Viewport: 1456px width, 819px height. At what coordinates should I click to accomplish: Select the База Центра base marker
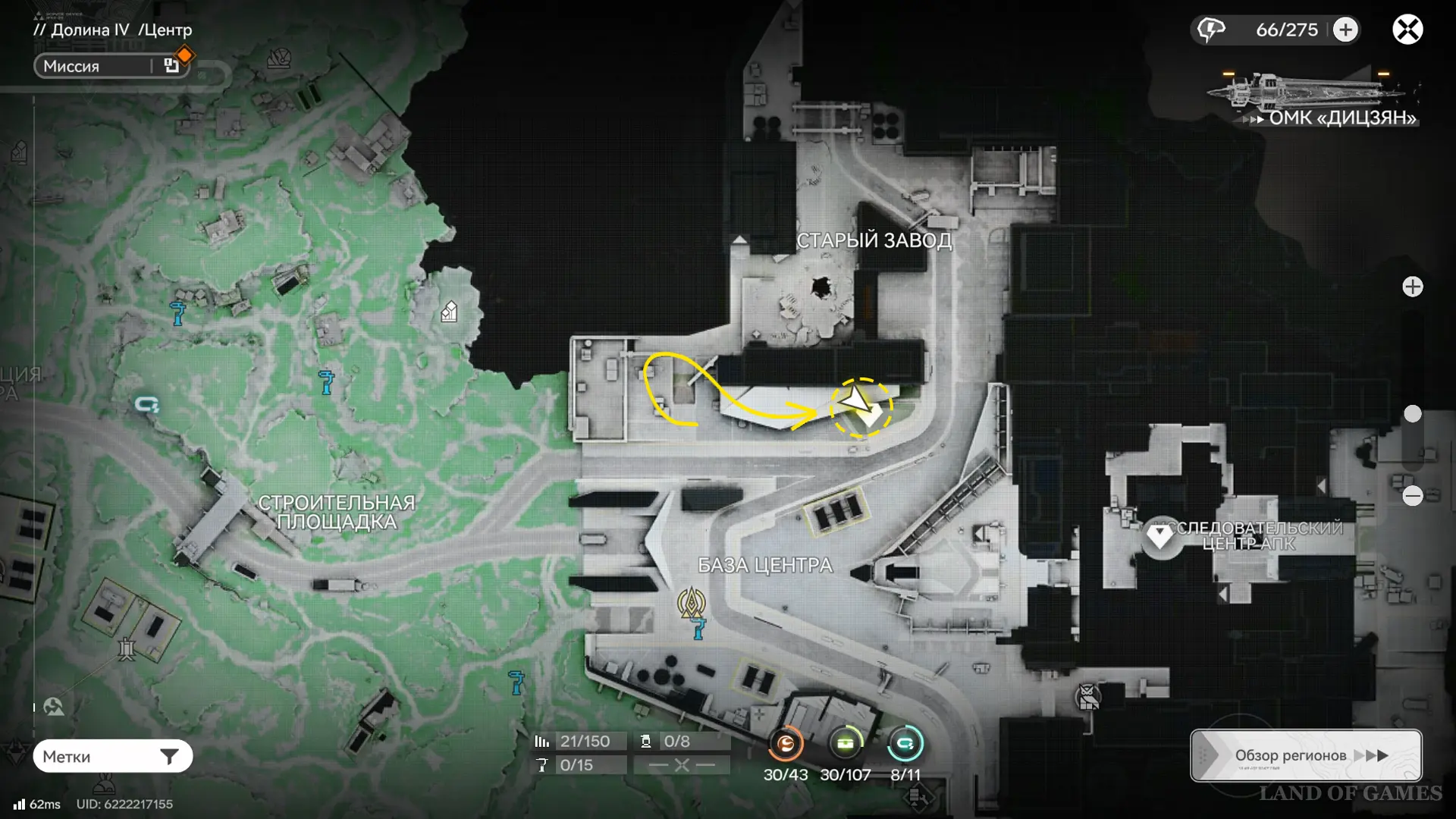coord(691,603)
